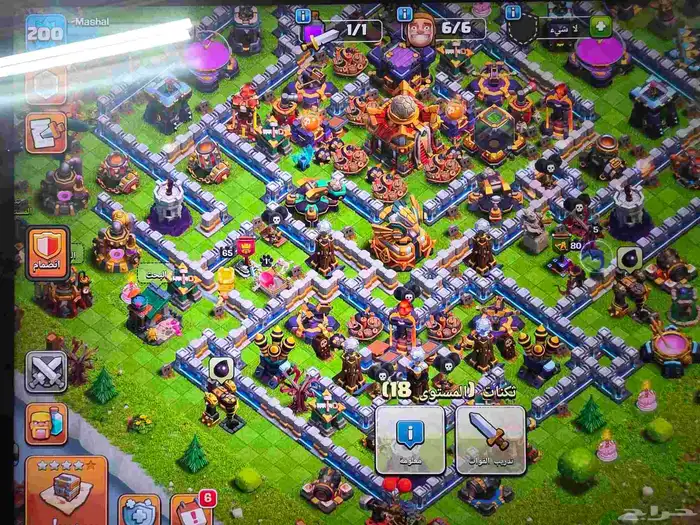
Task: Tap the Train Troops sword button
Action: 490,440
